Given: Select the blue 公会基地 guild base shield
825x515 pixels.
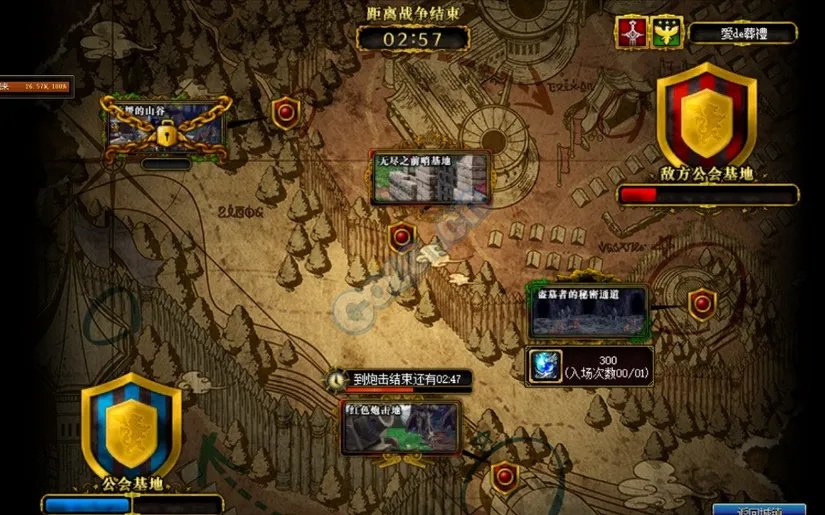Looking at the screenshot, I should (131, 425).
